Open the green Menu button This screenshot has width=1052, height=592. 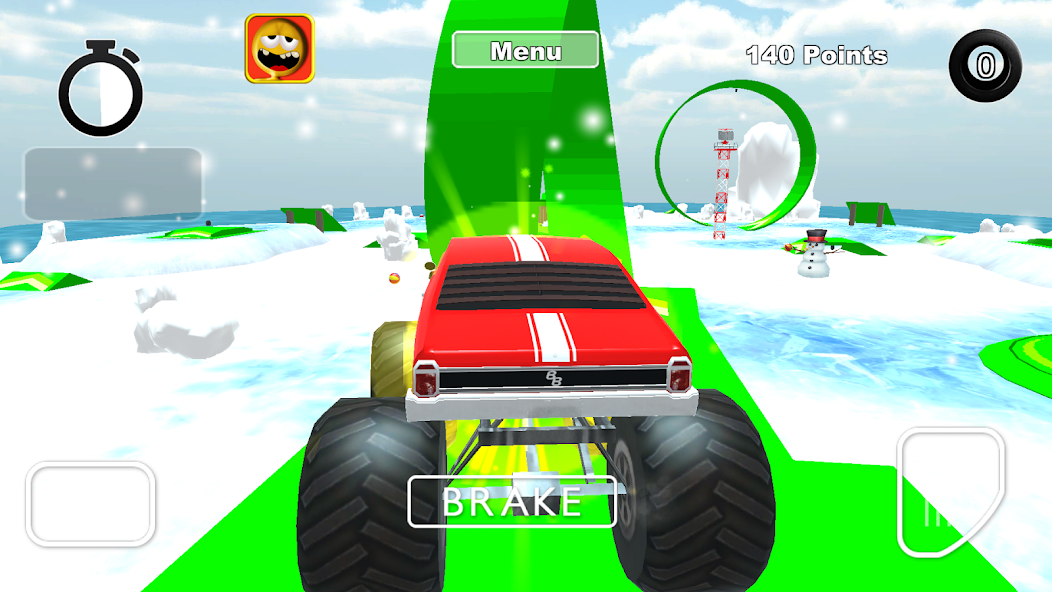click(526, 50)
